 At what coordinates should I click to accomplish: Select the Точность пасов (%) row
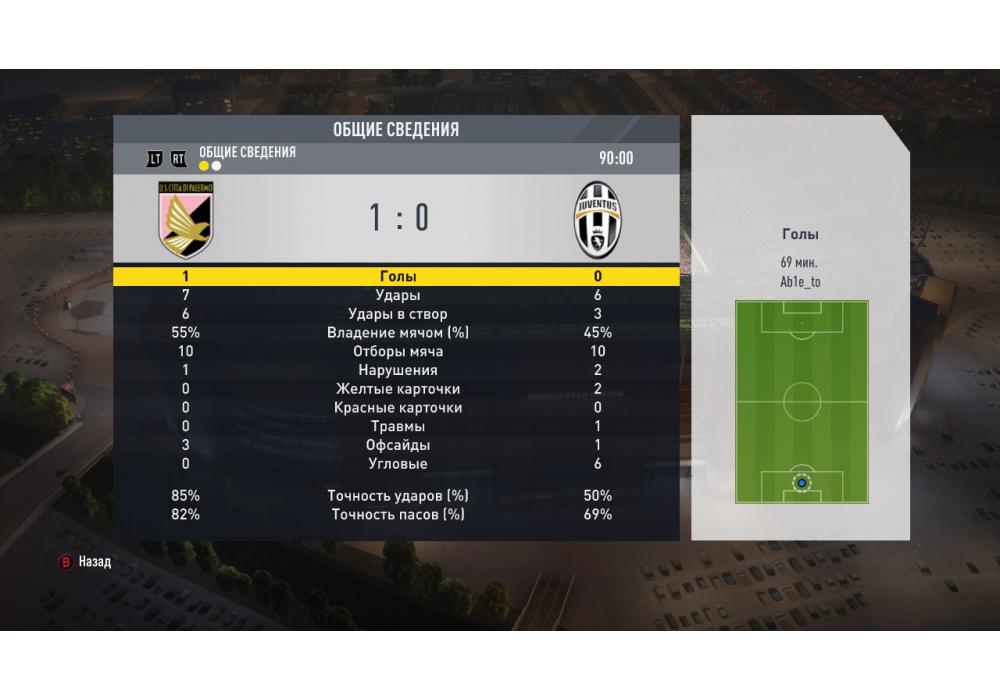coord(397,515)
